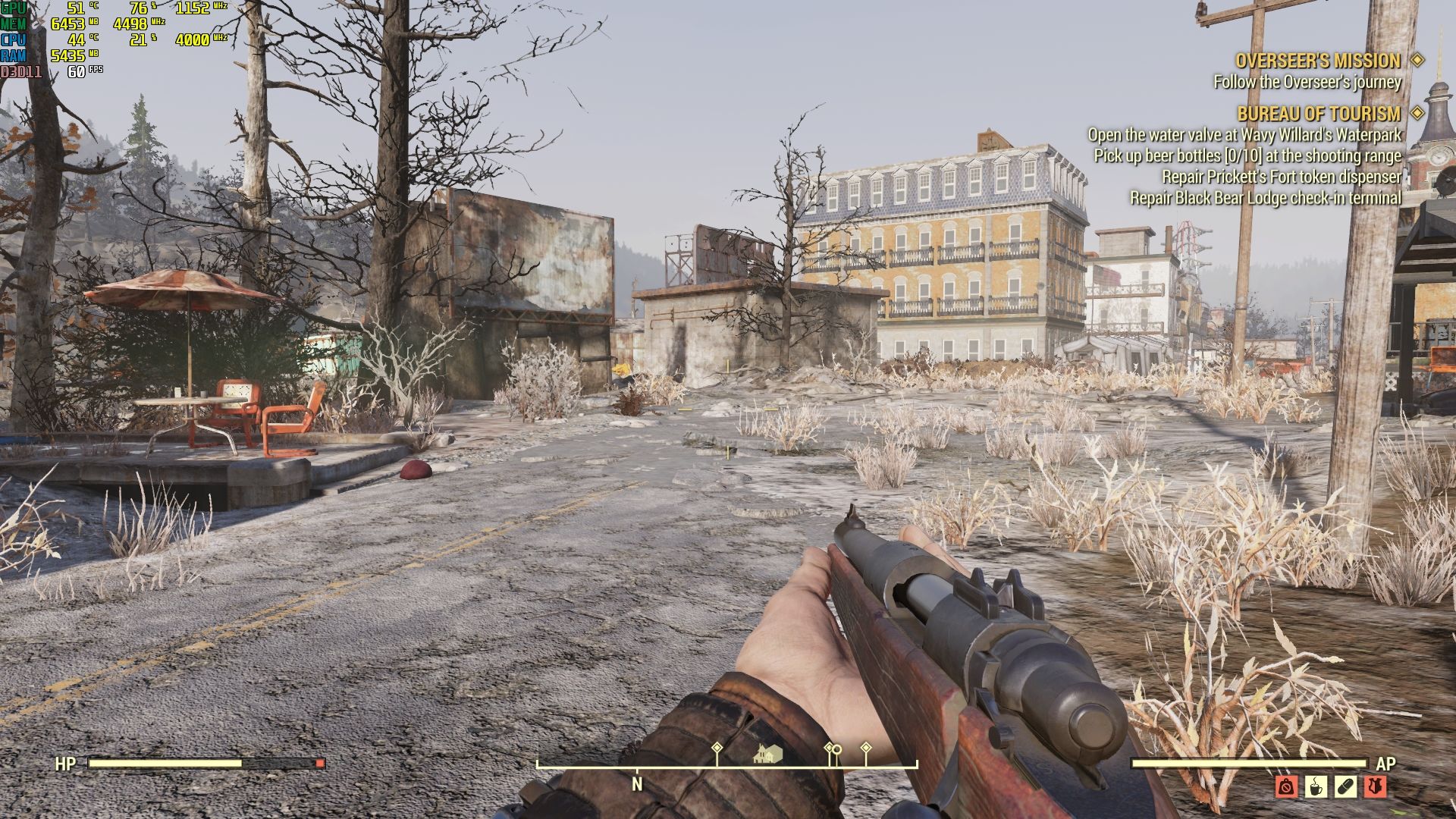The image size is (1456, 819).
Task: Click the Bureau of Tourism quest title
Action: [x=1319, y=114]
